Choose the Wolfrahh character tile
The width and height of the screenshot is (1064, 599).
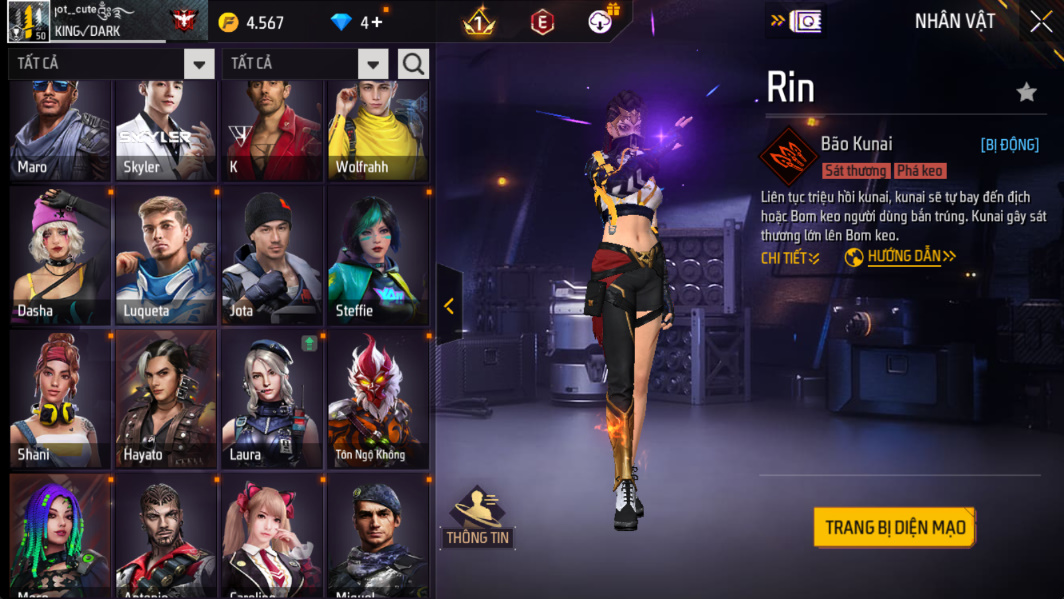(378, 130)
